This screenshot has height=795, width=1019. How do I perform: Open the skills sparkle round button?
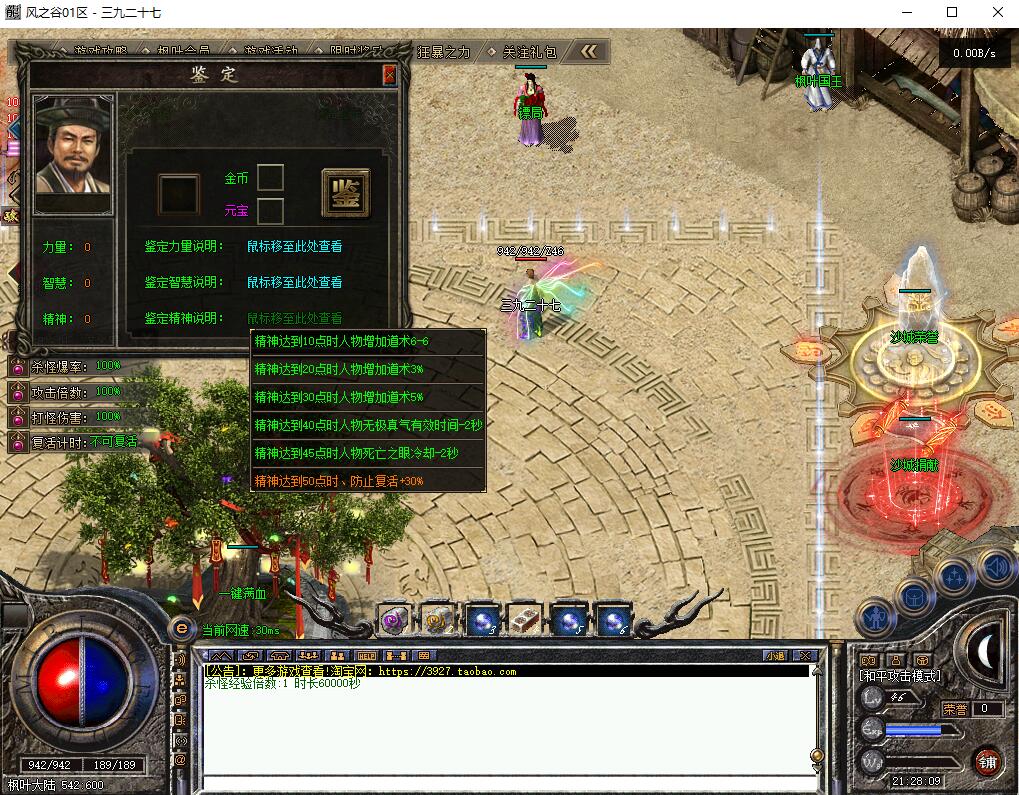[954, 577]
